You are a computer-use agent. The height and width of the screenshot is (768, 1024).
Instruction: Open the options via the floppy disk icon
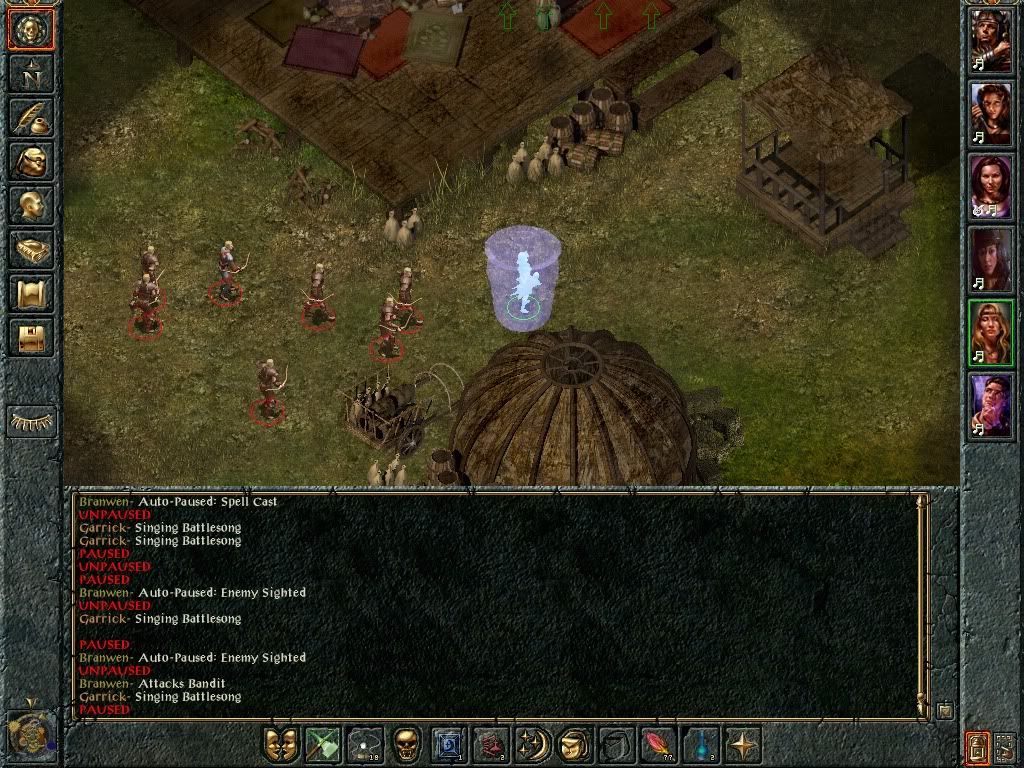coord(31,337)
